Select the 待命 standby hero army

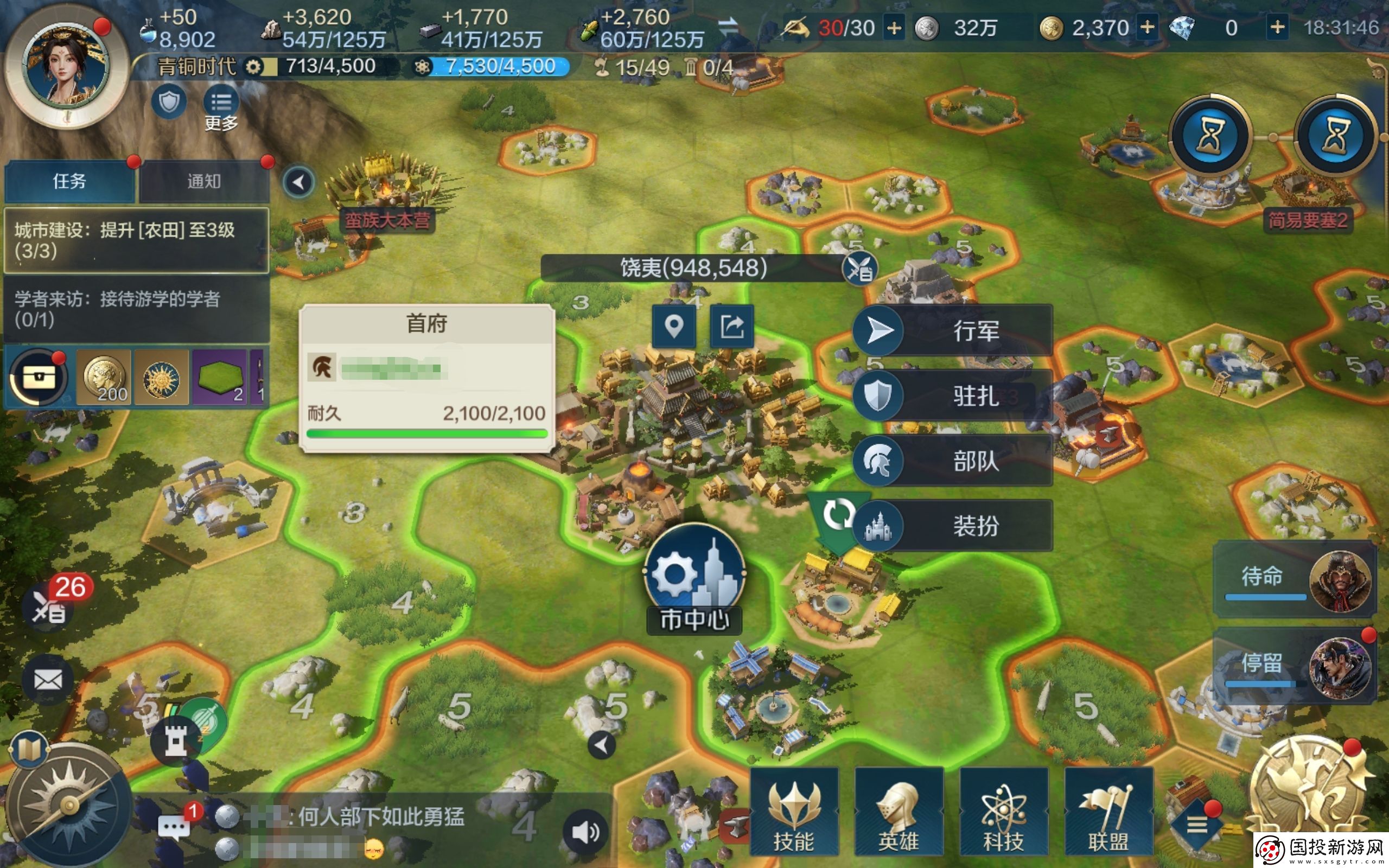[x=1294, y=579]
